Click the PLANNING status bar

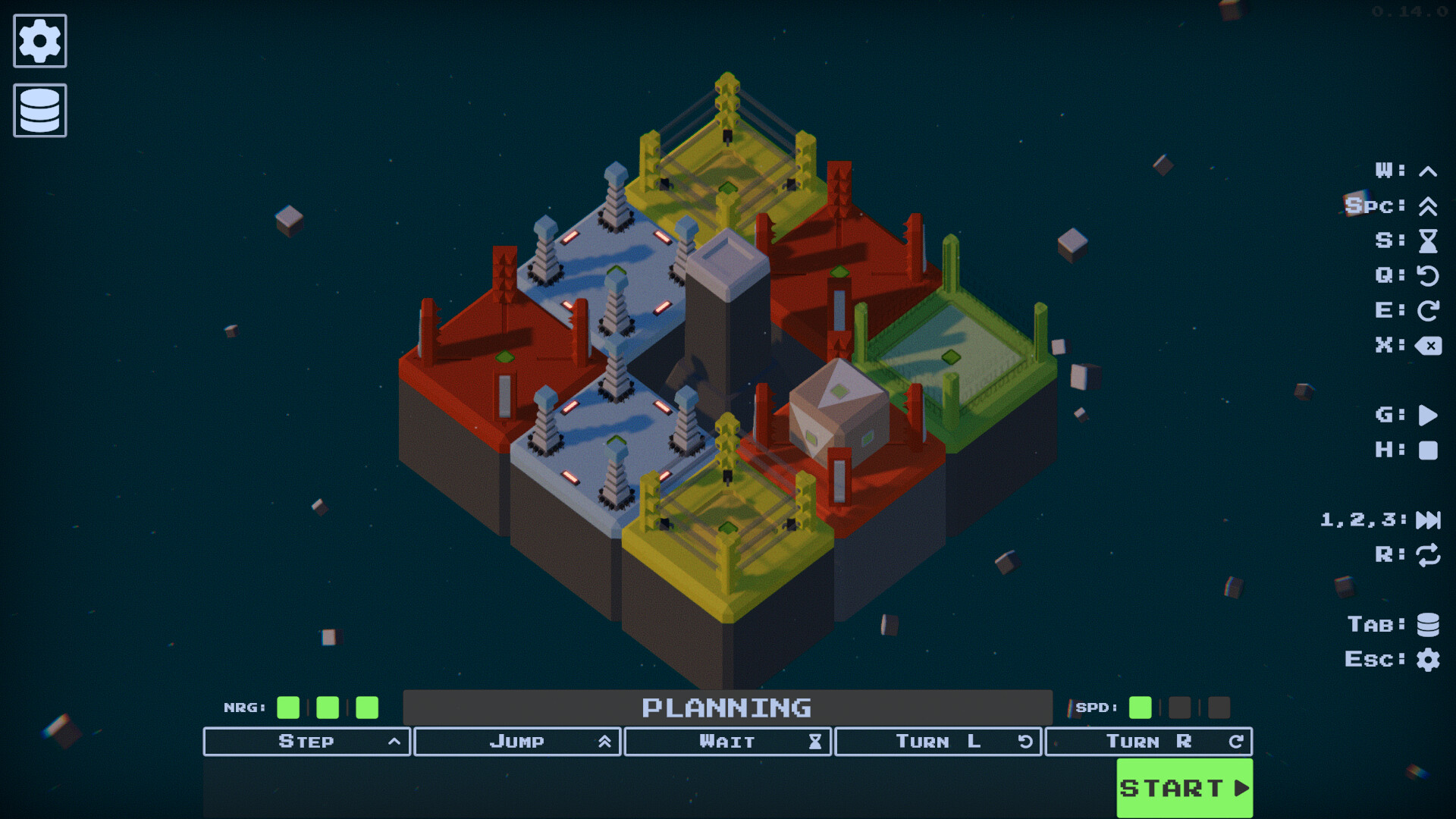tap(728, 708)
